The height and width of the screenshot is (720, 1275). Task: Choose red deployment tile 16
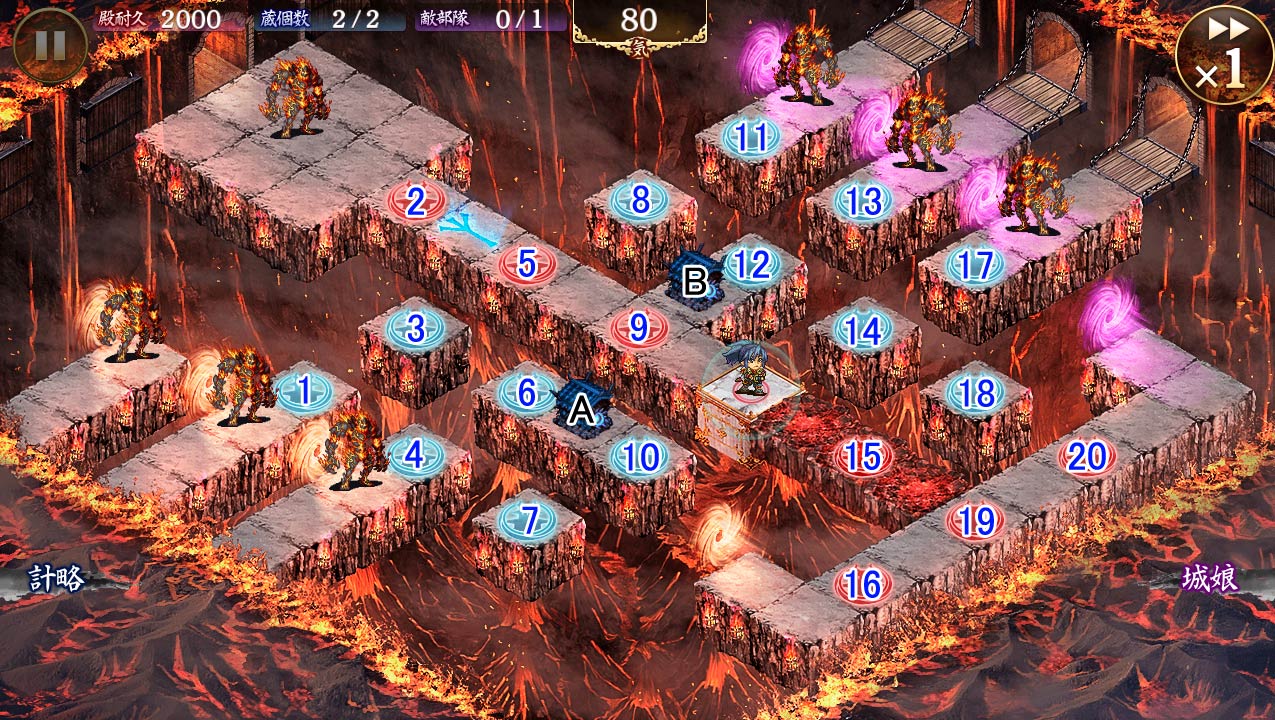[862, 584]
